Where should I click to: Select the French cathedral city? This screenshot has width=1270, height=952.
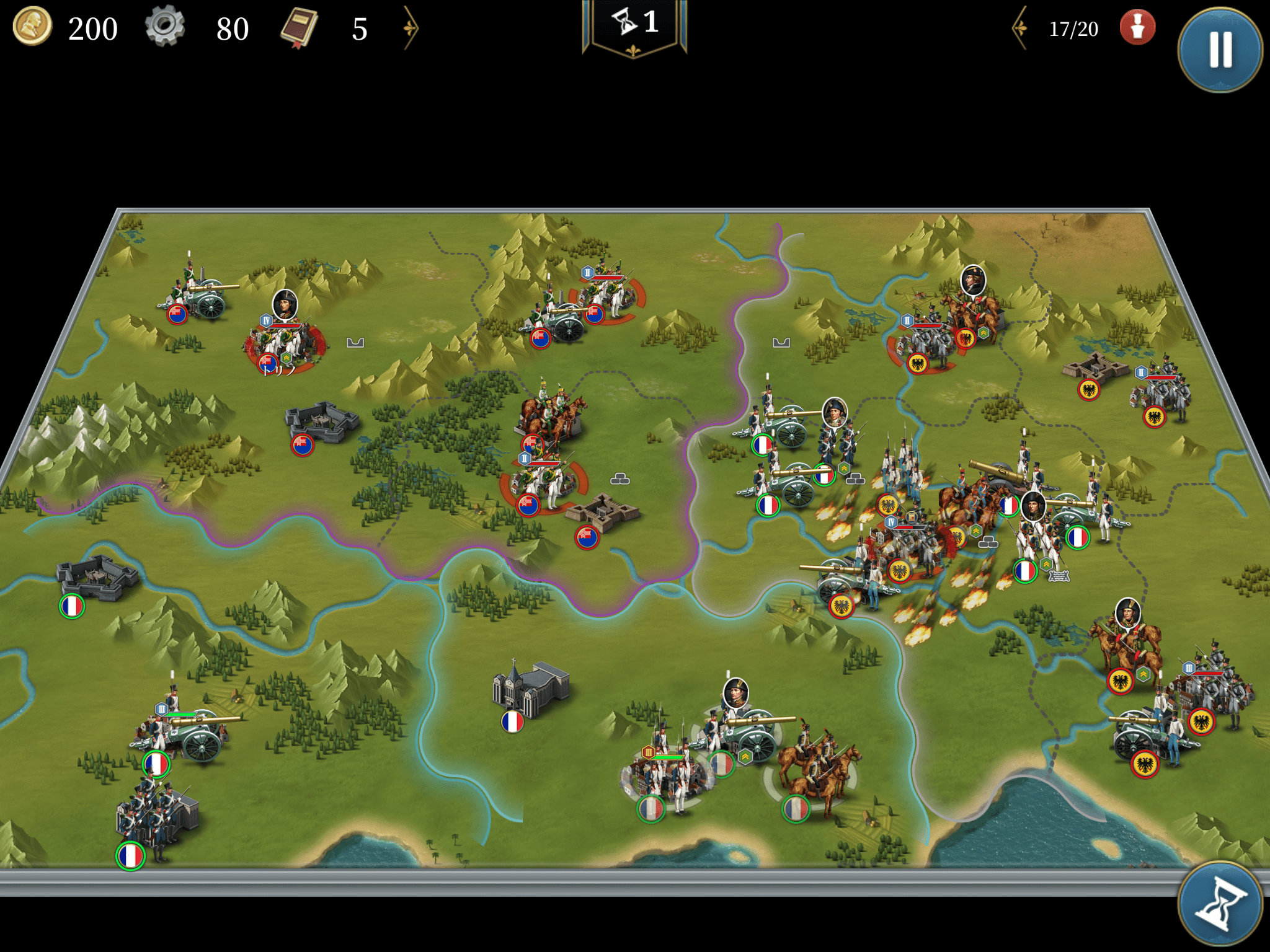click(x=528, y=687)
